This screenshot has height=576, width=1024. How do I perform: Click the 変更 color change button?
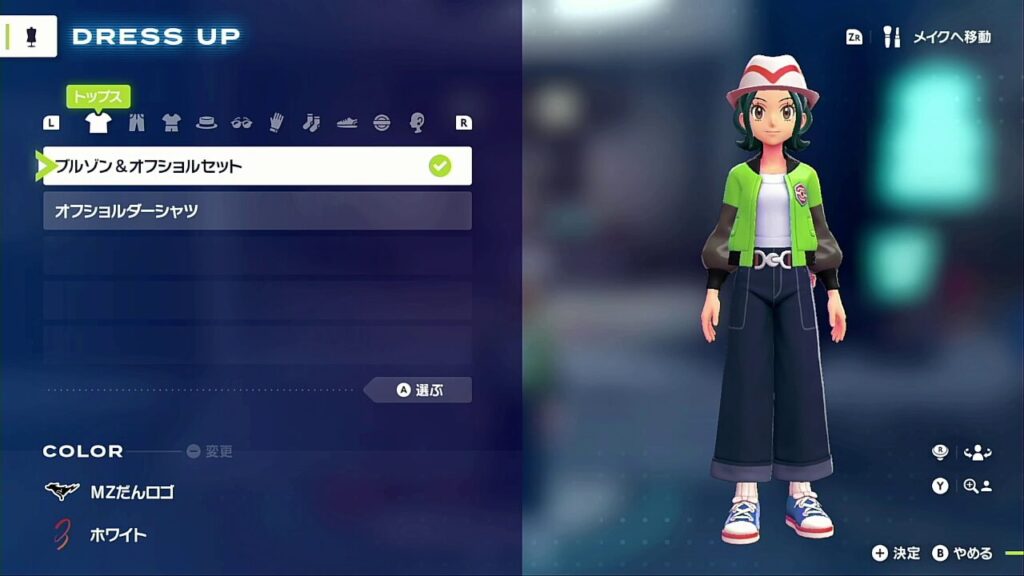point(210,451)
